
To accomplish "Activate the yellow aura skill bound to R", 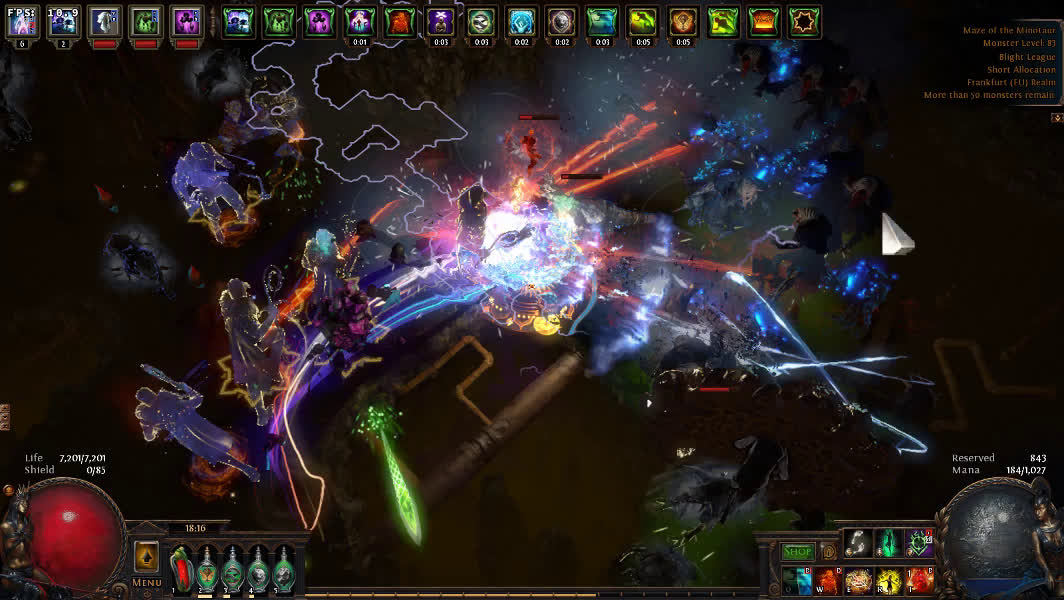I will 888,580.
